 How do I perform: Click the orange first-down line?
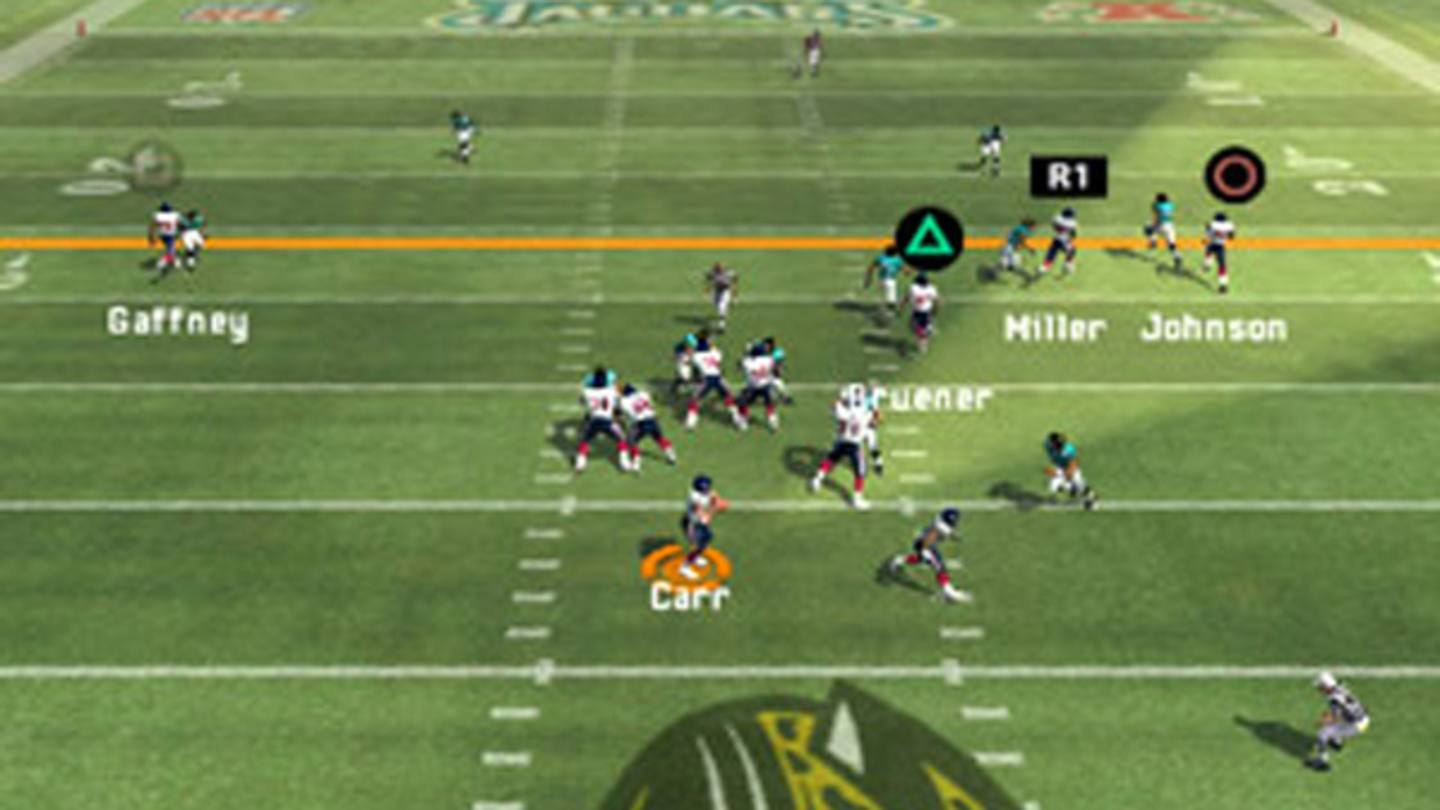[400, 243]
